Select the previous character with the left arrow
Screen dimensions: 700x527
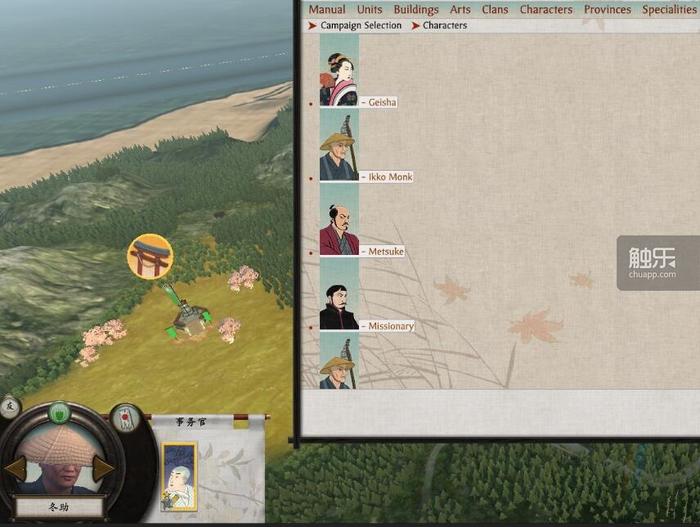click(14, 469)
